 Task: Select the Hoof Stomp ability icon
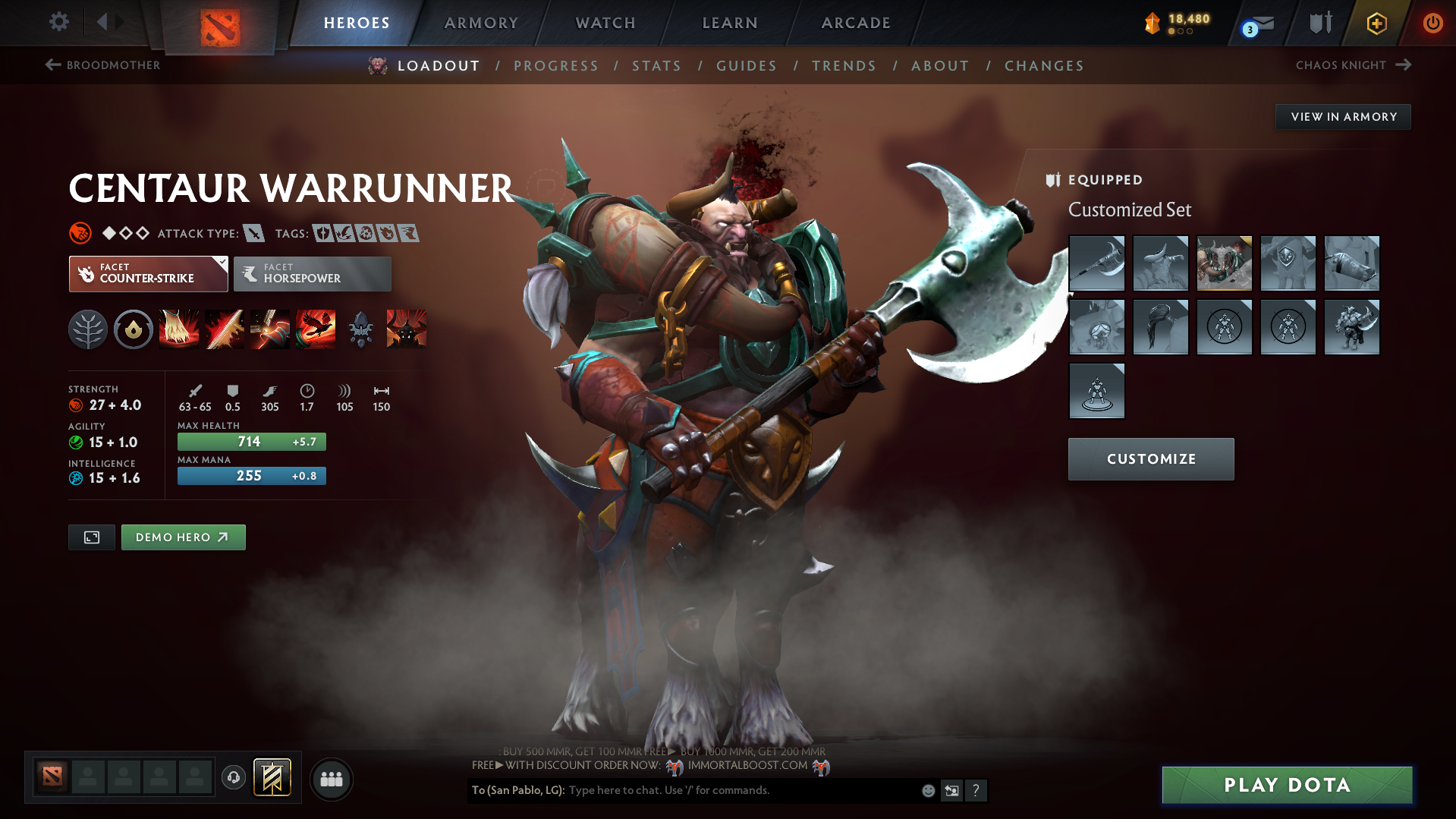(x=179, y=329)
